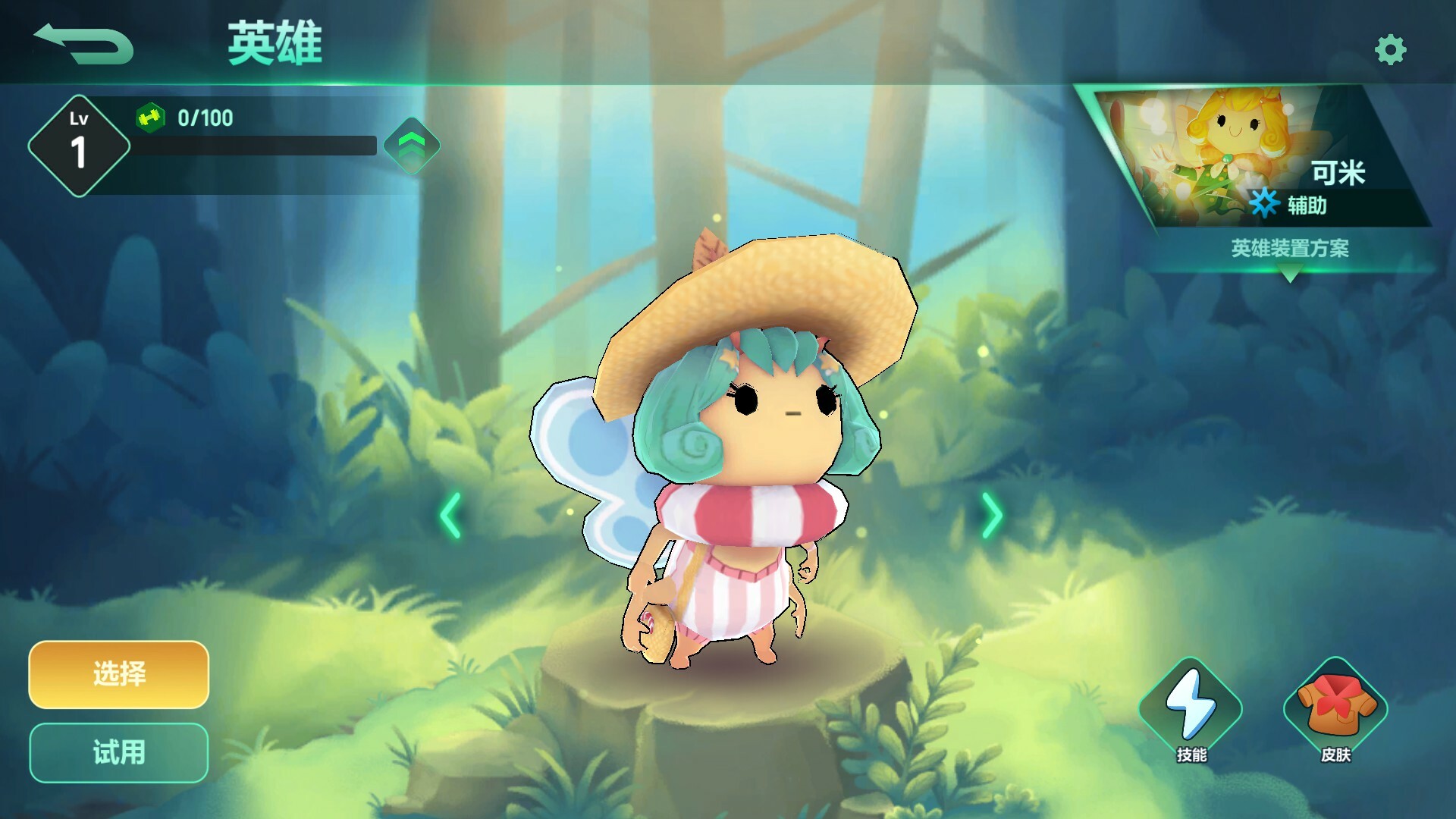This screenshot has height=819, width=1456.
Task: Enable trial mode via 试用
Action: [118, 751]
